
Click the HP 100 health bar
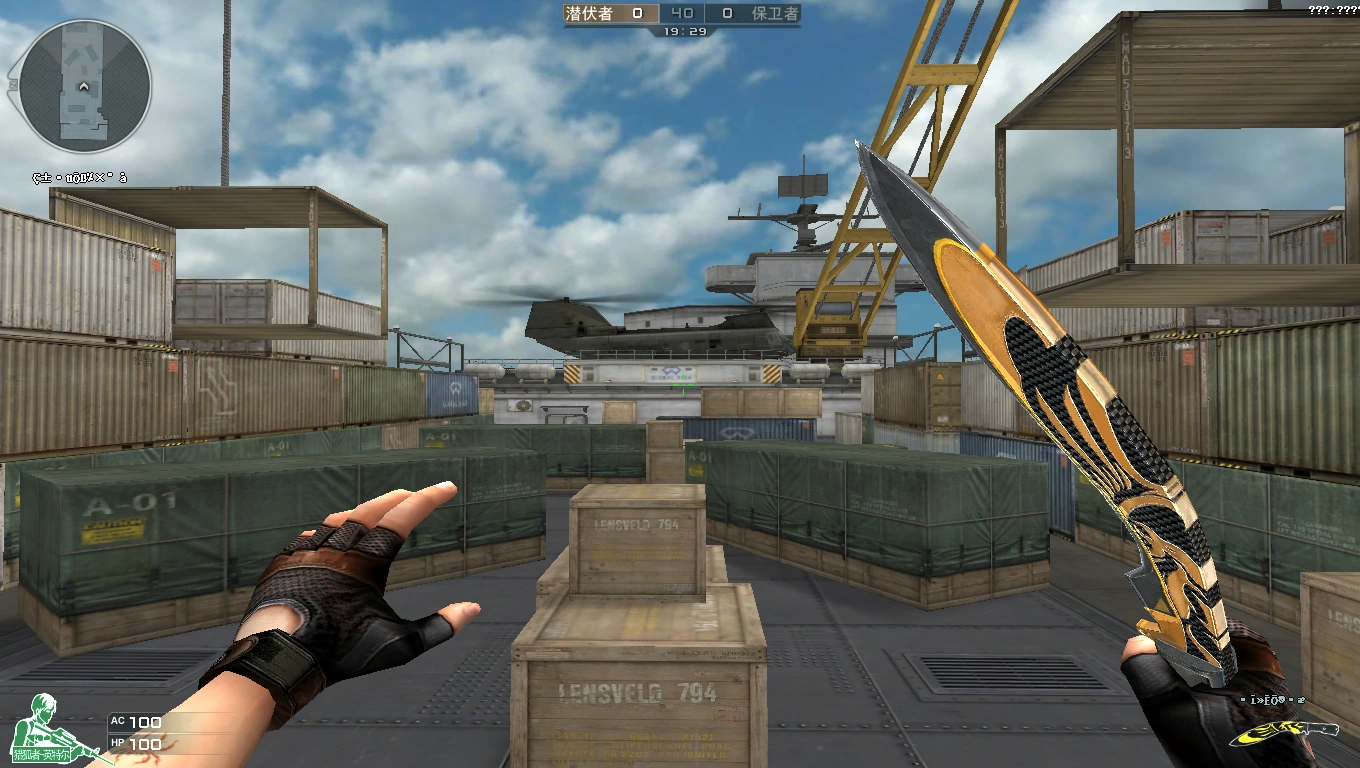[x=145, y=744]
